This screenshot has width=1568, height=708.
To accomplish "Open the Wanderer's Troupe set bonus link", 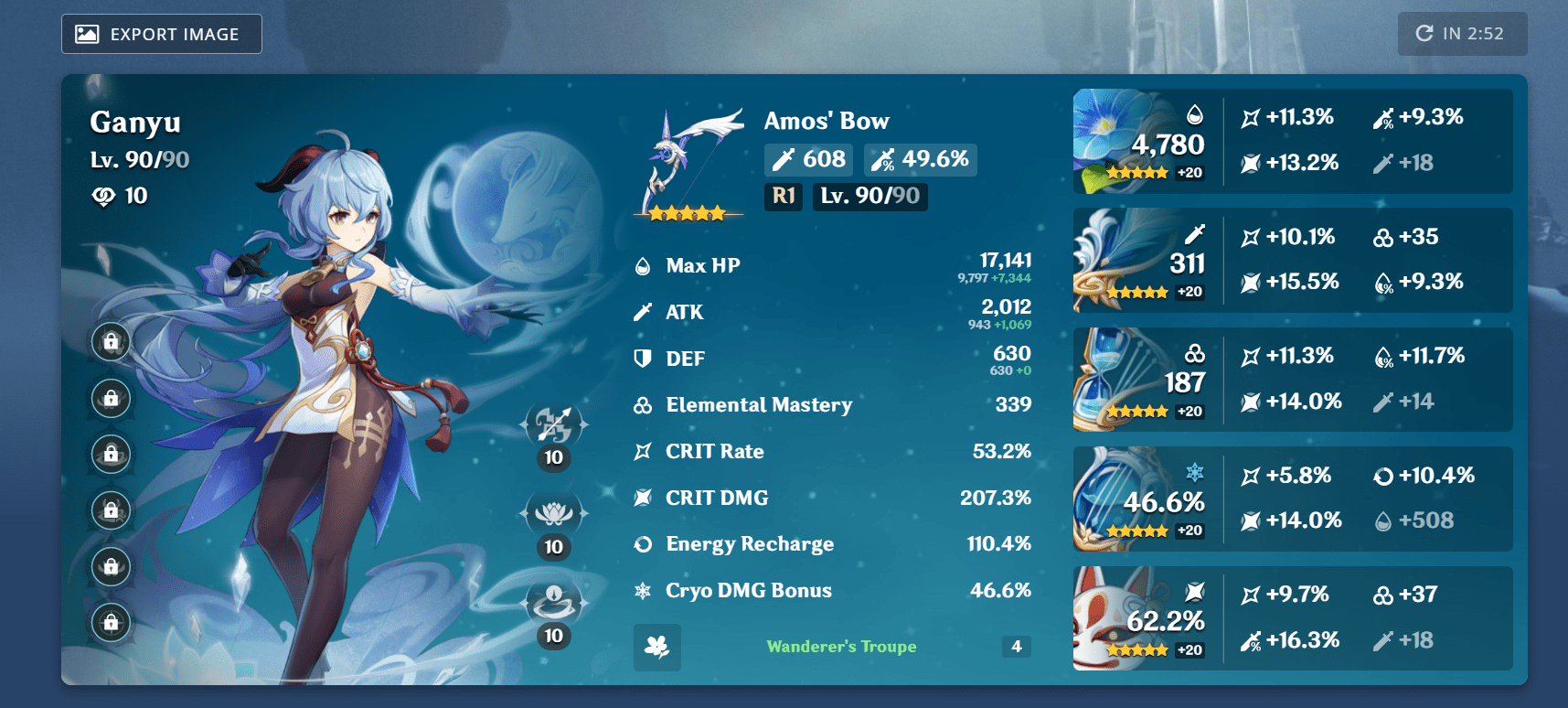I will pyautogui.click(x=841, y=647).
